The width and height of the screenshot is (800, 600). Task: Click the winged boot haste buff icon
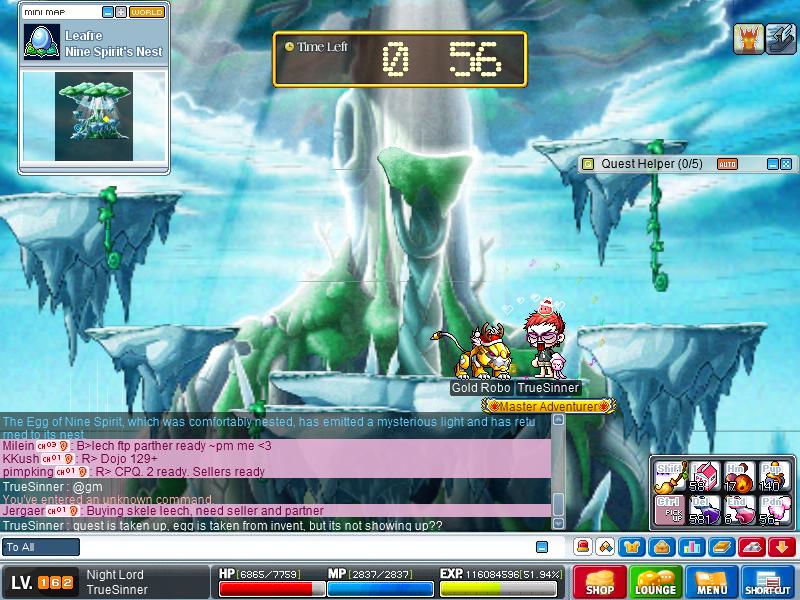[x=780, y=39]
